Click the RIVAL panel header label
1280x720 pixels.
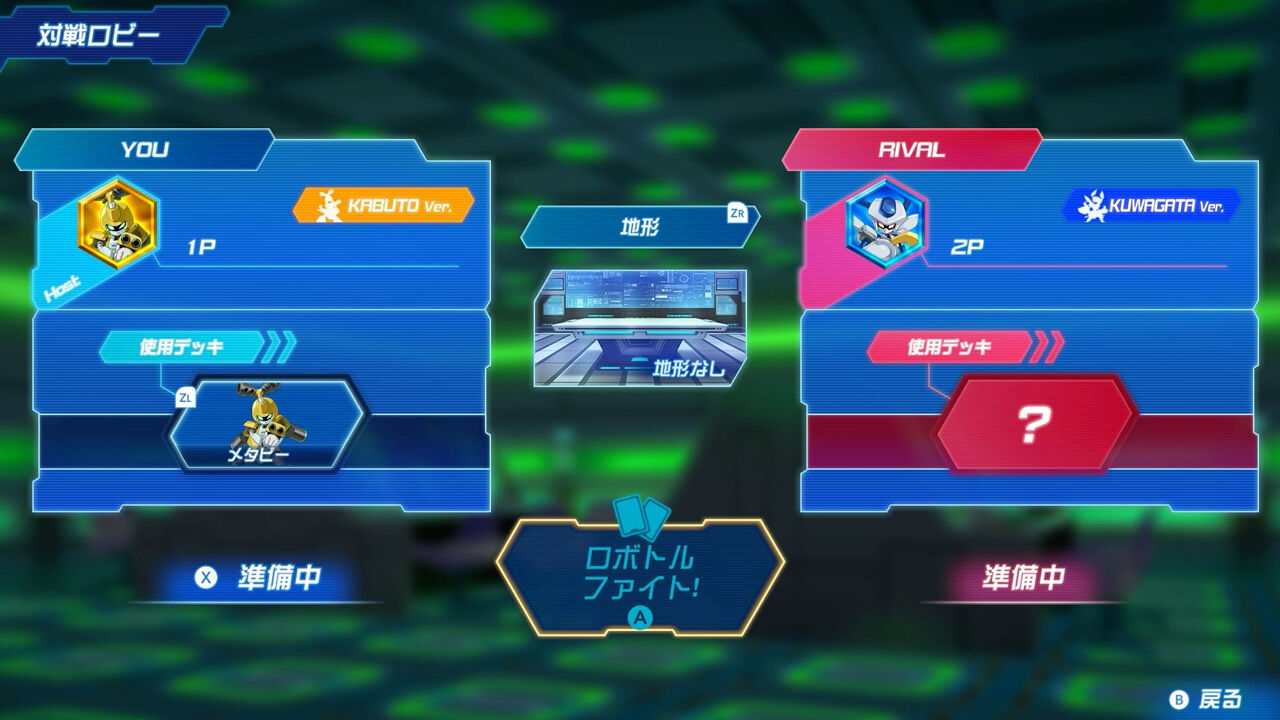coord(911,147)
